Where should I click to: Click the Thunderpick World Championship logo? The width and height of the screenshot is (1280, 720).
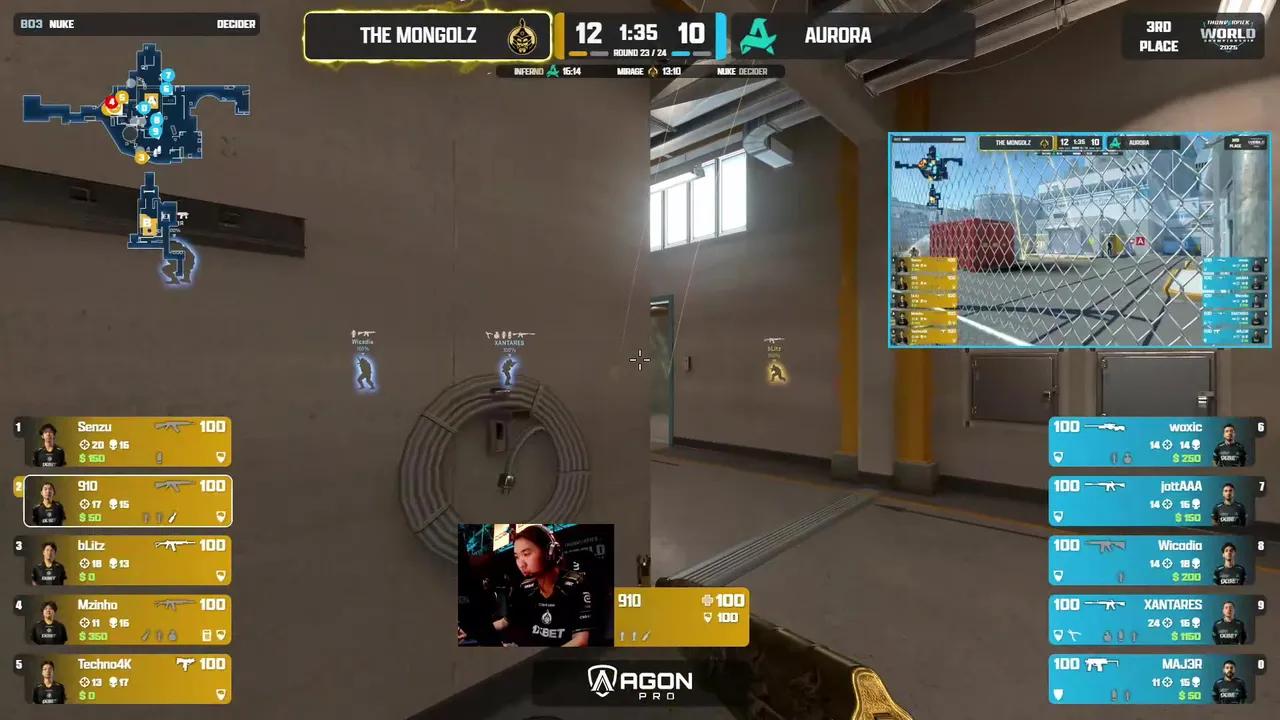1228,35
